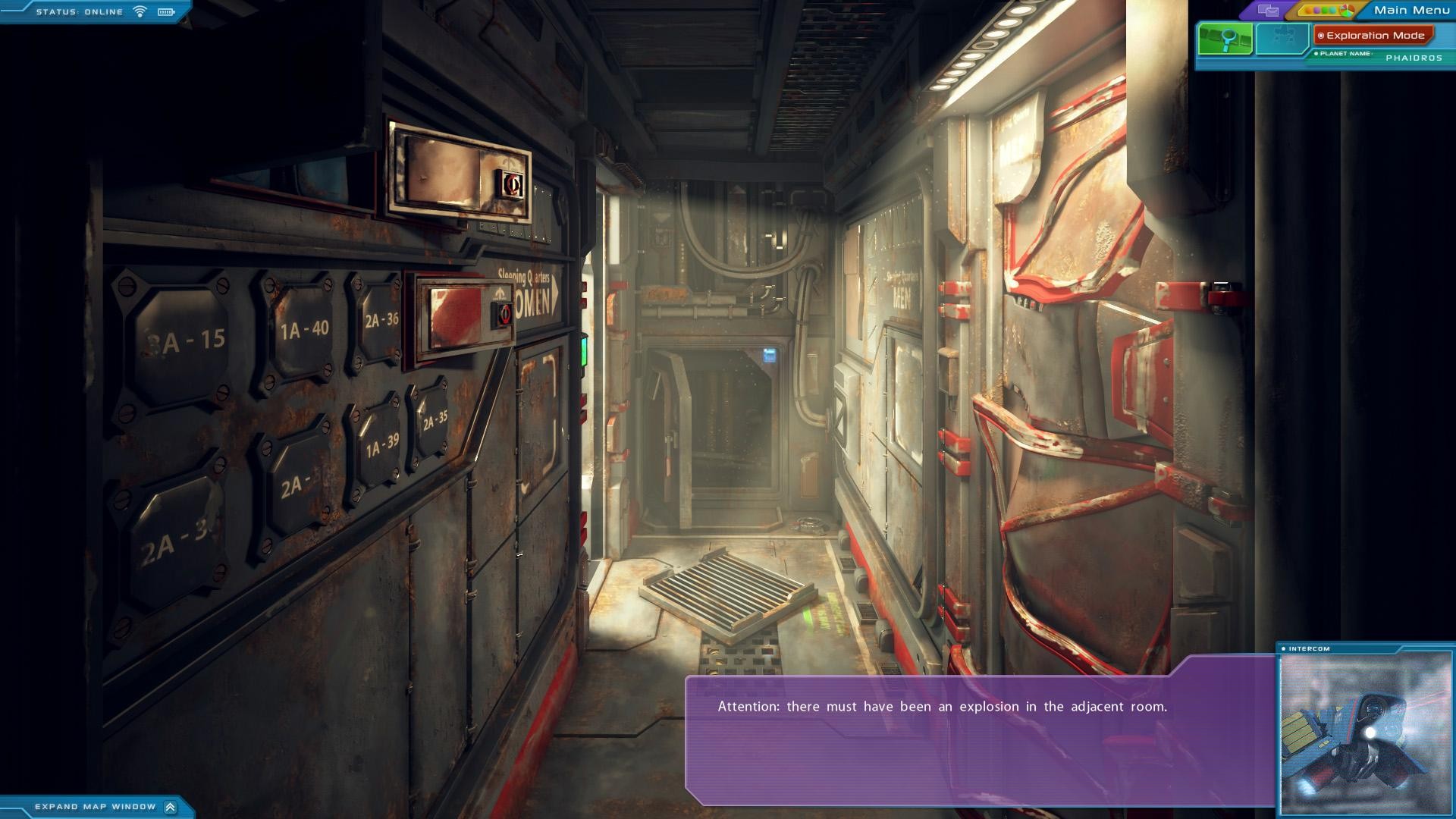
Task: Open the purple messages envelope tab
Action: [x=1268, y=11]
